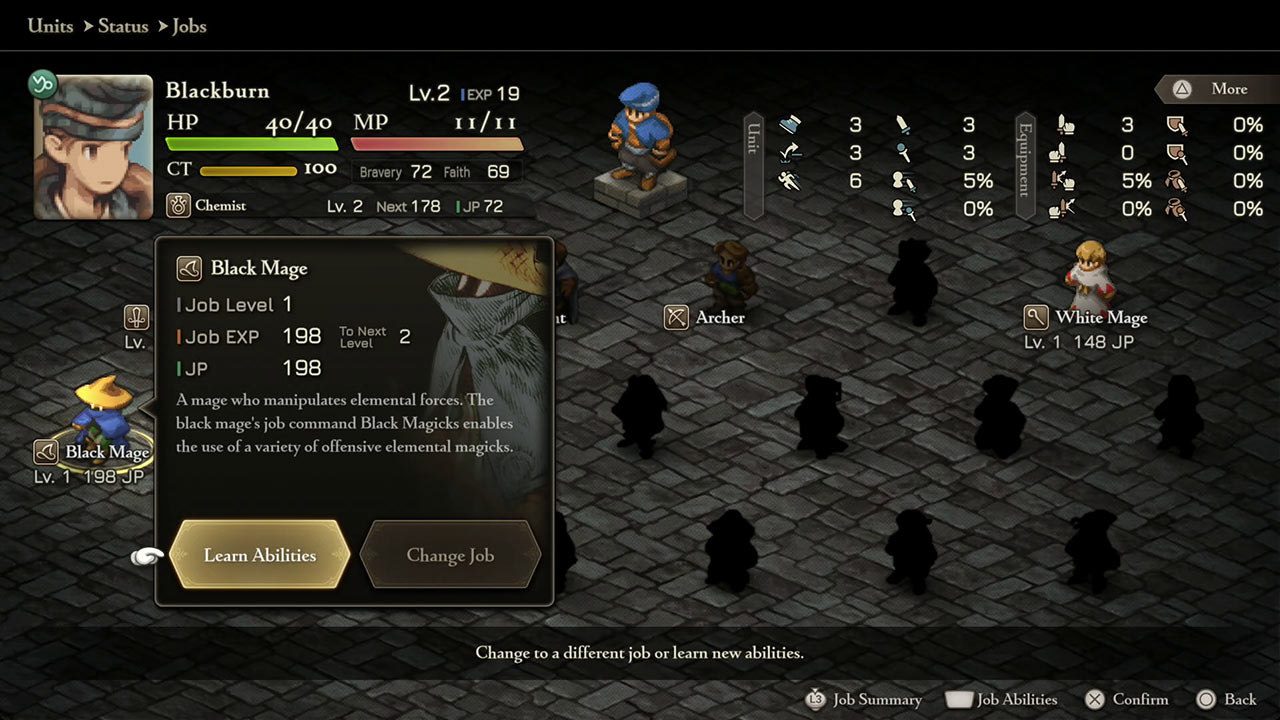The height and width of the screenshot is (720, 1280).
Task: Switch to the Status breadcrumb tab
Action: 122,26
